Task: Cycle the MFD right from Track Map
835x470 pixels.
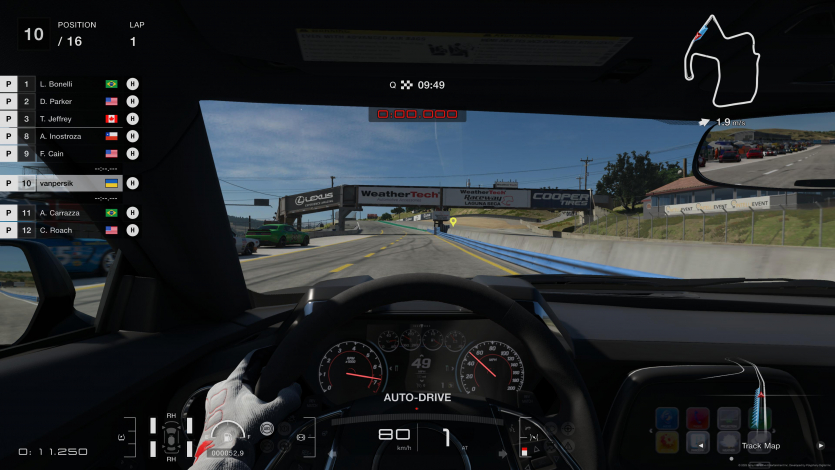Action: pyautogui.click(x=821, y=446)
